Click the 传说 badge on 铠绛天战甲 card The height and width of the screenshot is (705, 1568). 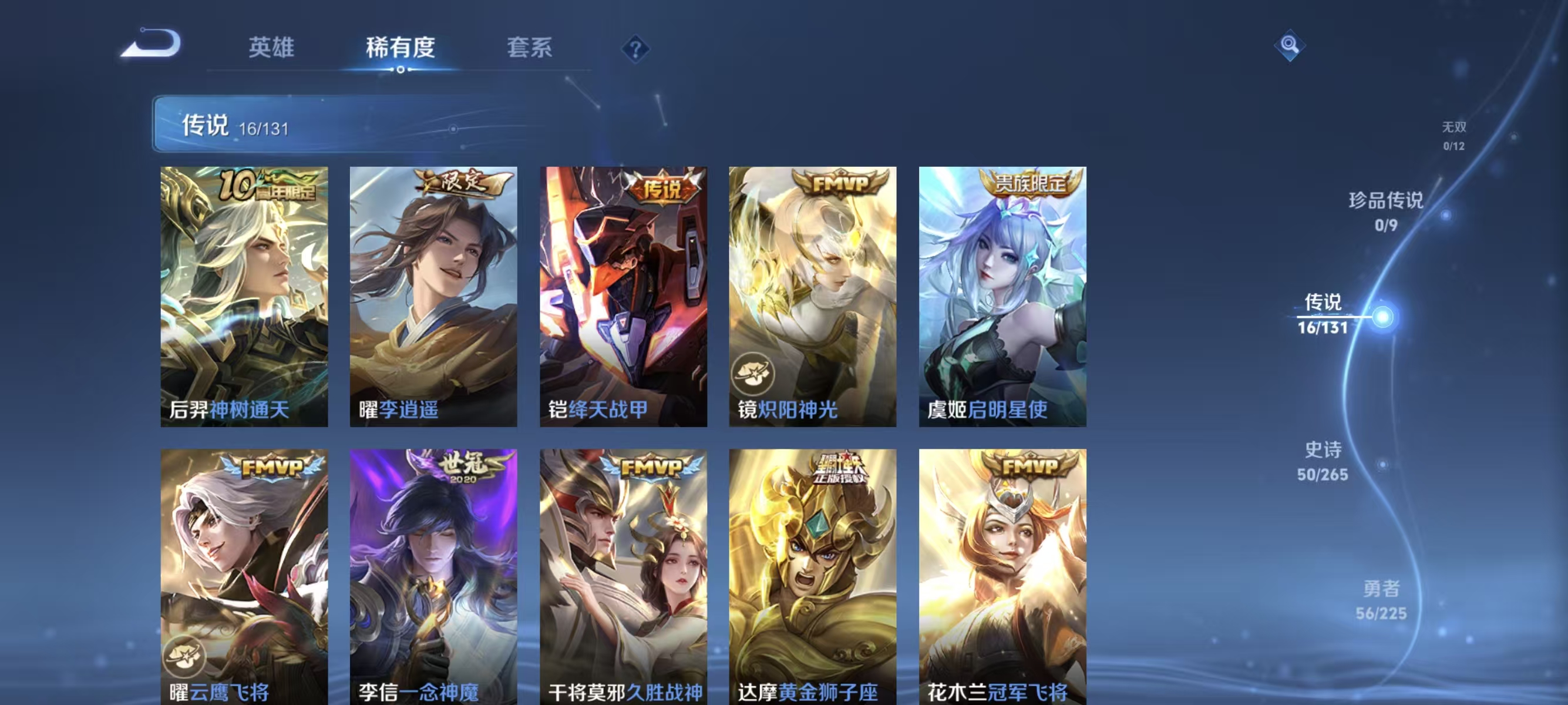pos(661,187)
